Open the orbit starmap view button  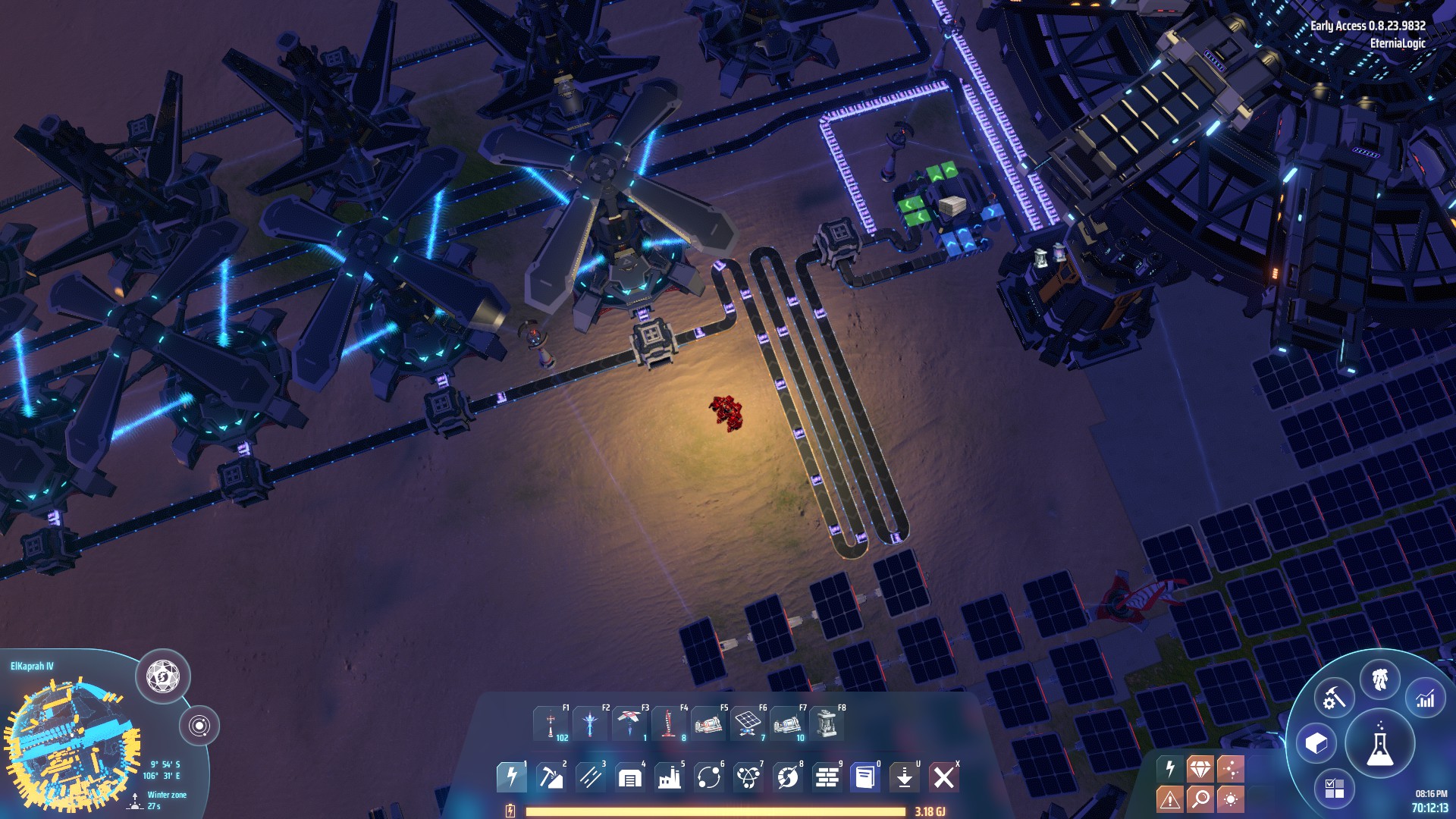click(x=199, y=726)
